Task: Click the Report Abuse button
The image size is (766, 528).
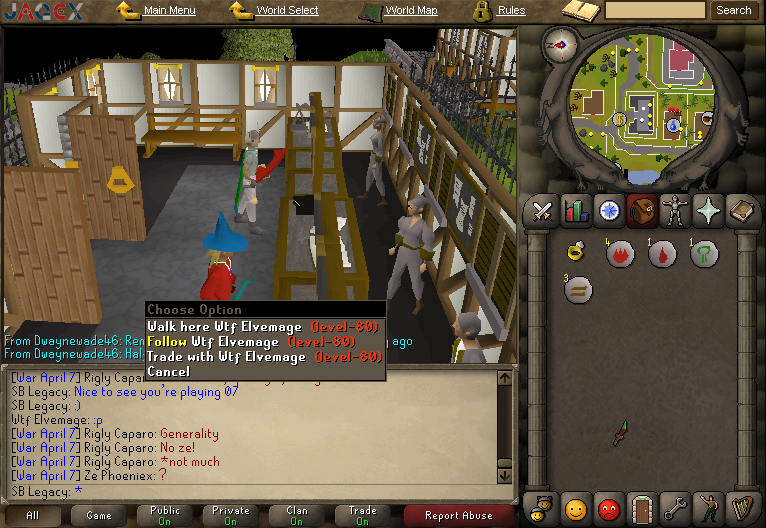Action: pos(458,516)
